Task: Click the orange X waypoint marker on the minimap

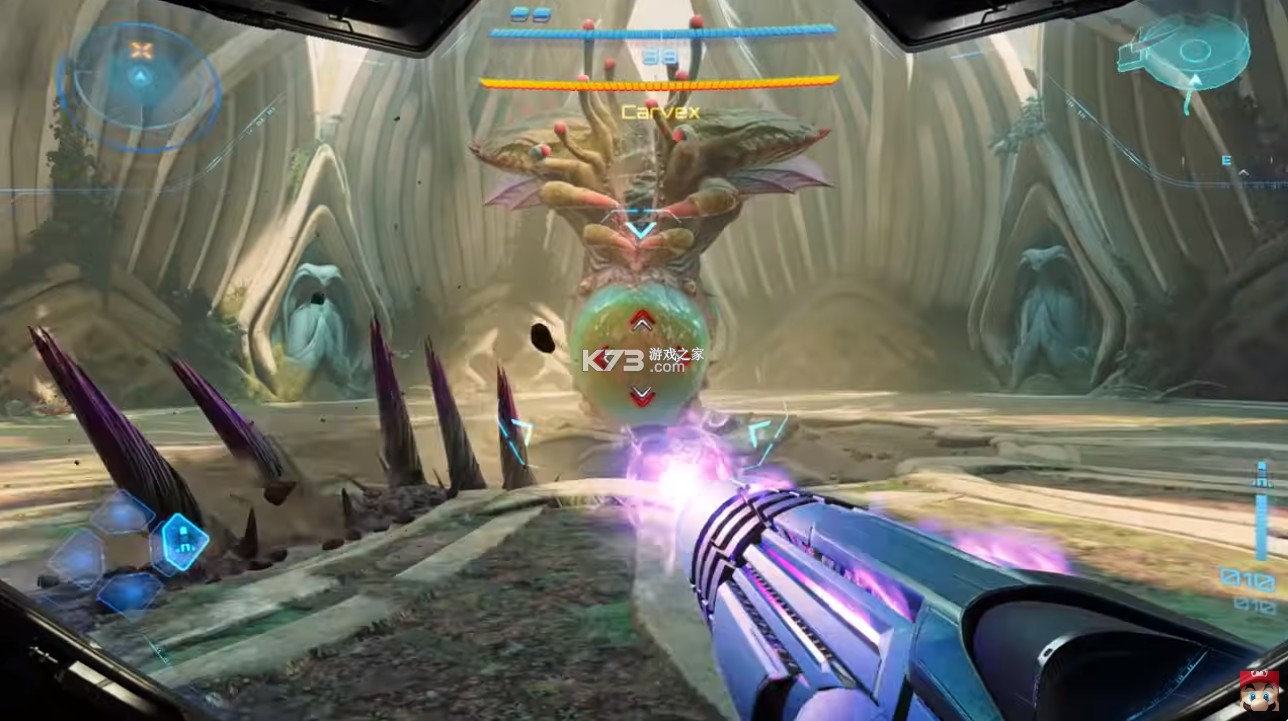Action: (x=140, y=49)
